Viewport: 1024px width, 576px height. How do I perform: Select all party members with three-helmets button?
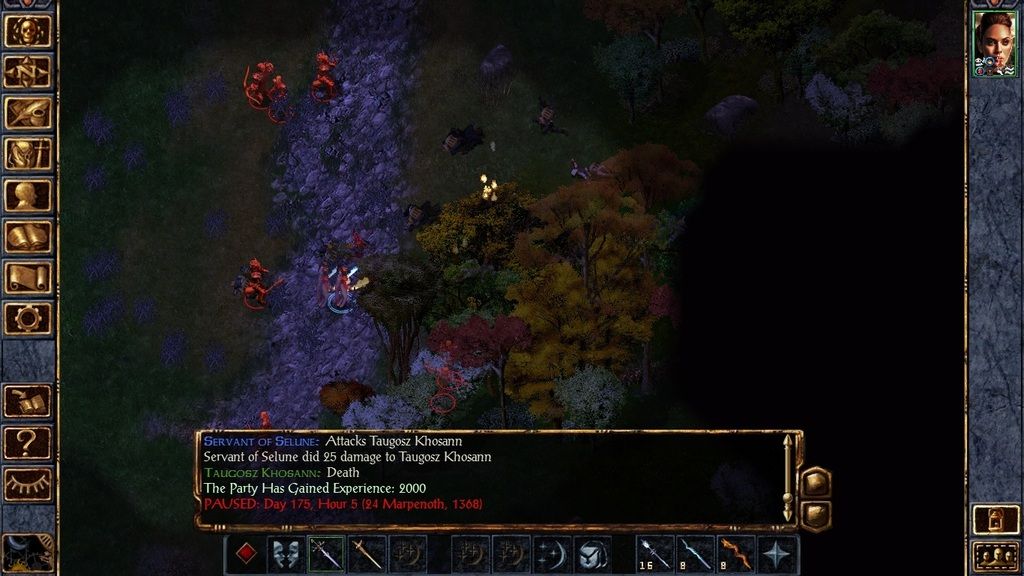996,555
